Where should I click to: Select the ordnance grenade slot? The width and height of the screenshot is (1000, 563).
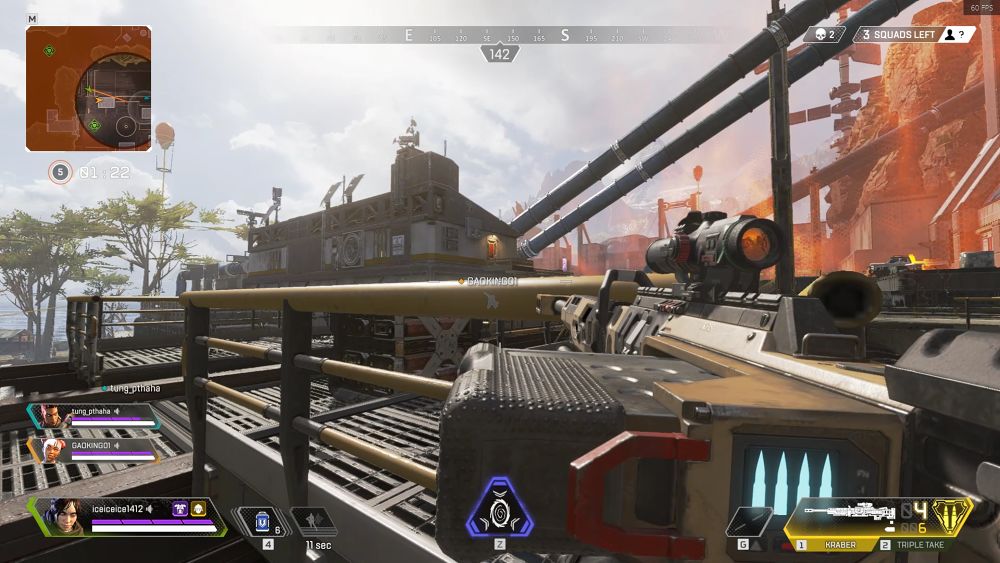pyautogui.click(x=748, y=522)
